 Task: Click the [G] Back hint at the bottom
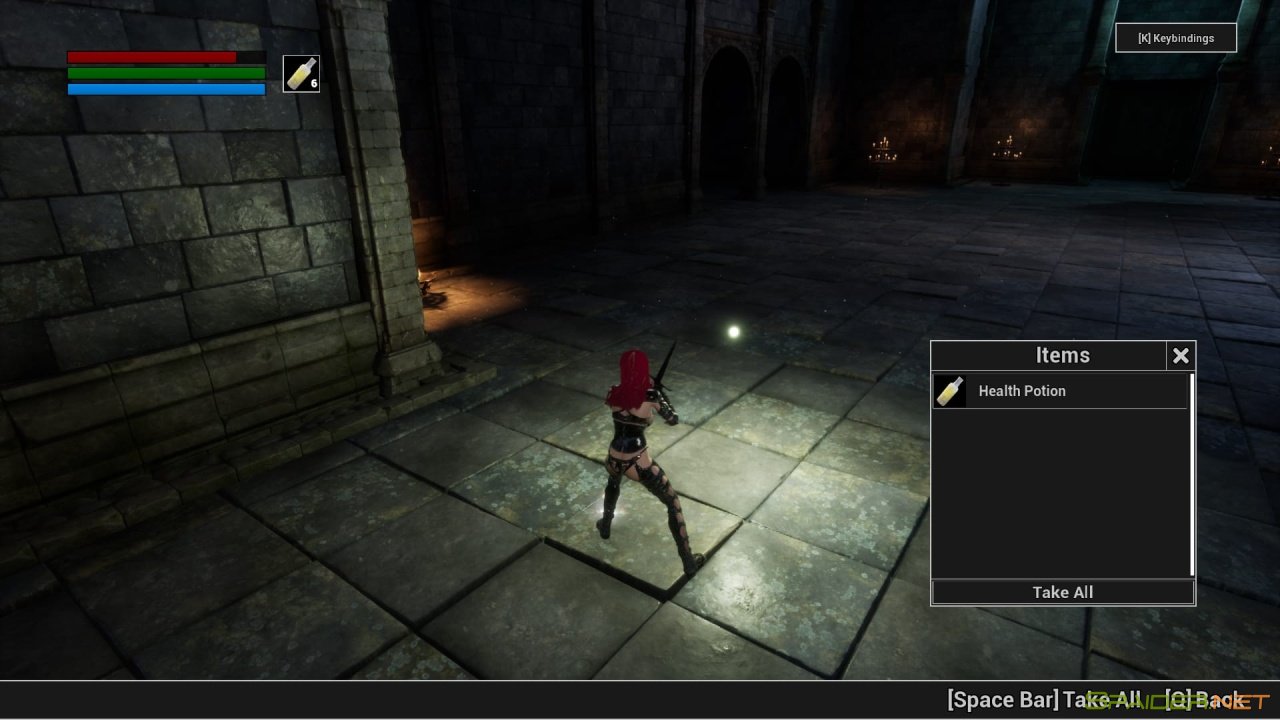[x=1205, y=700]
